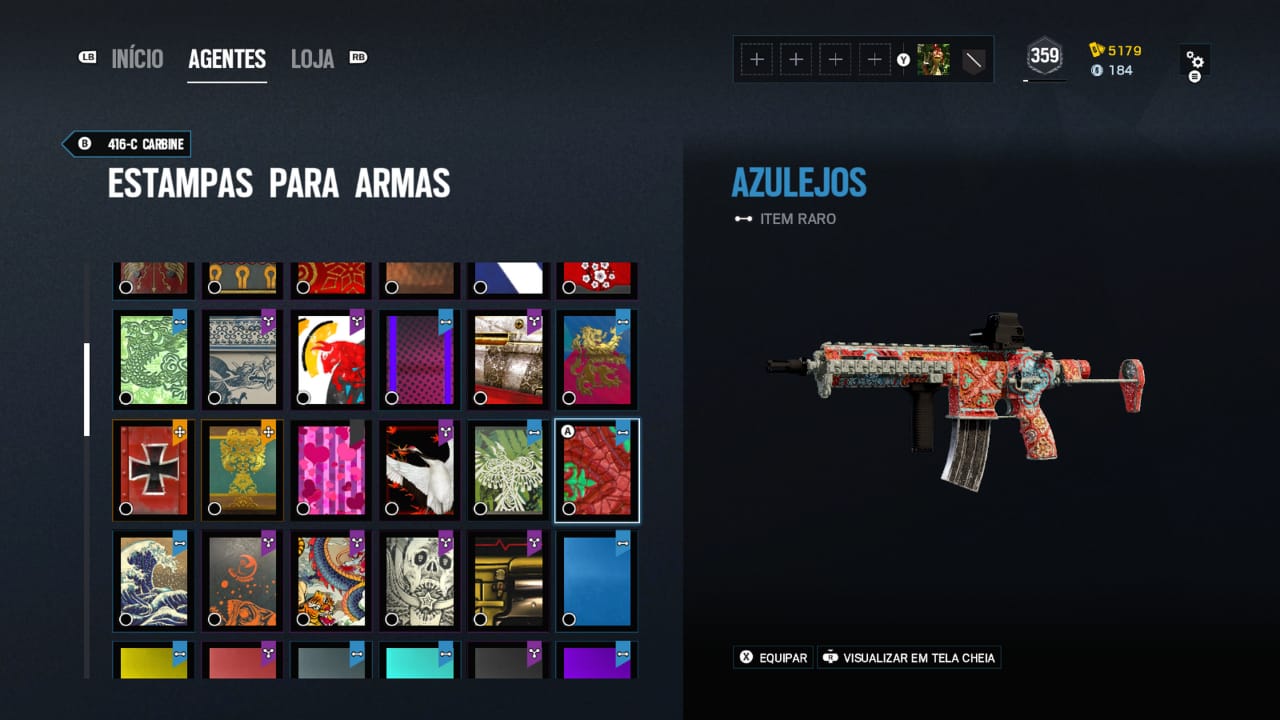Open the INÍCIO tab
This screenshot has height=720, width=1280.
click(x=138, y=58)
